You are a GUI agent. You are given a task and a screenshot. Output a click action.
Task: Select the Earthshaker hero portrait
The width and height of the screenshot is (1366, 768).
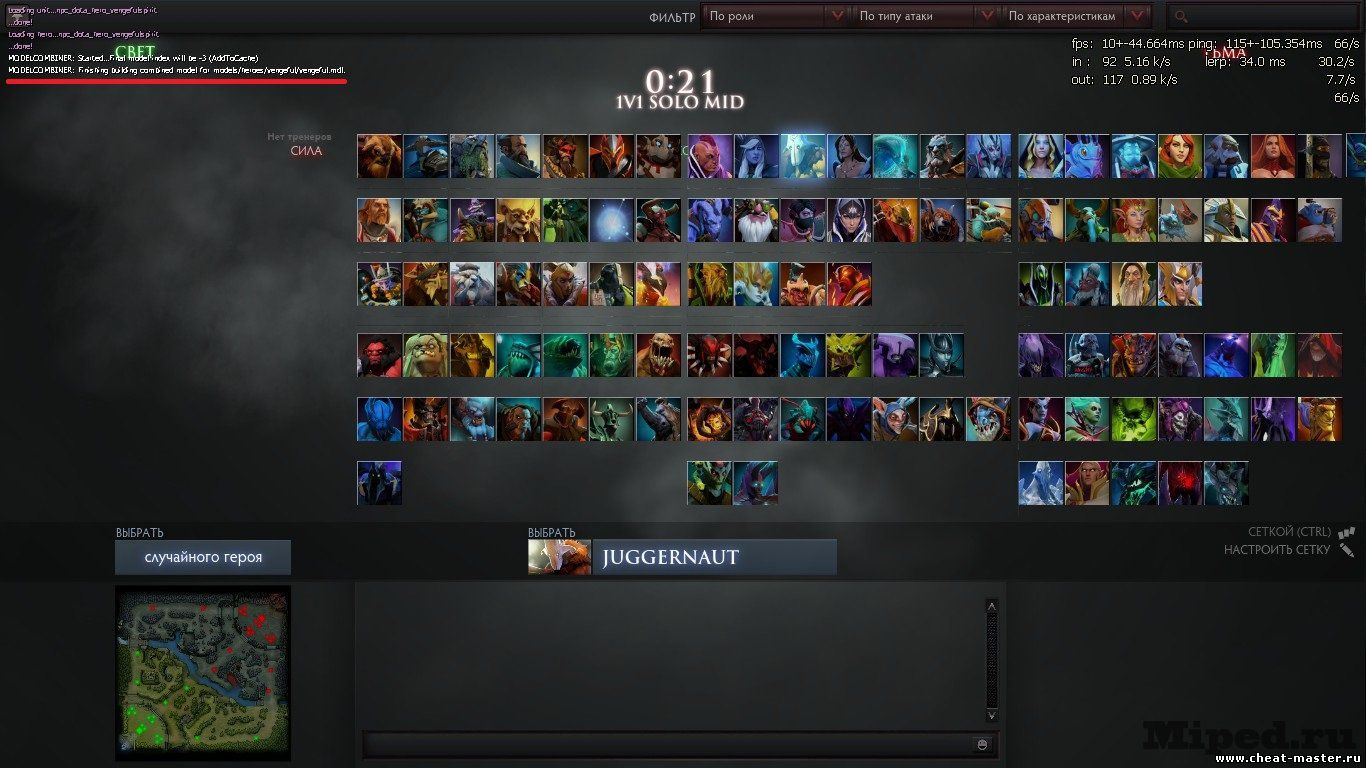380,156
